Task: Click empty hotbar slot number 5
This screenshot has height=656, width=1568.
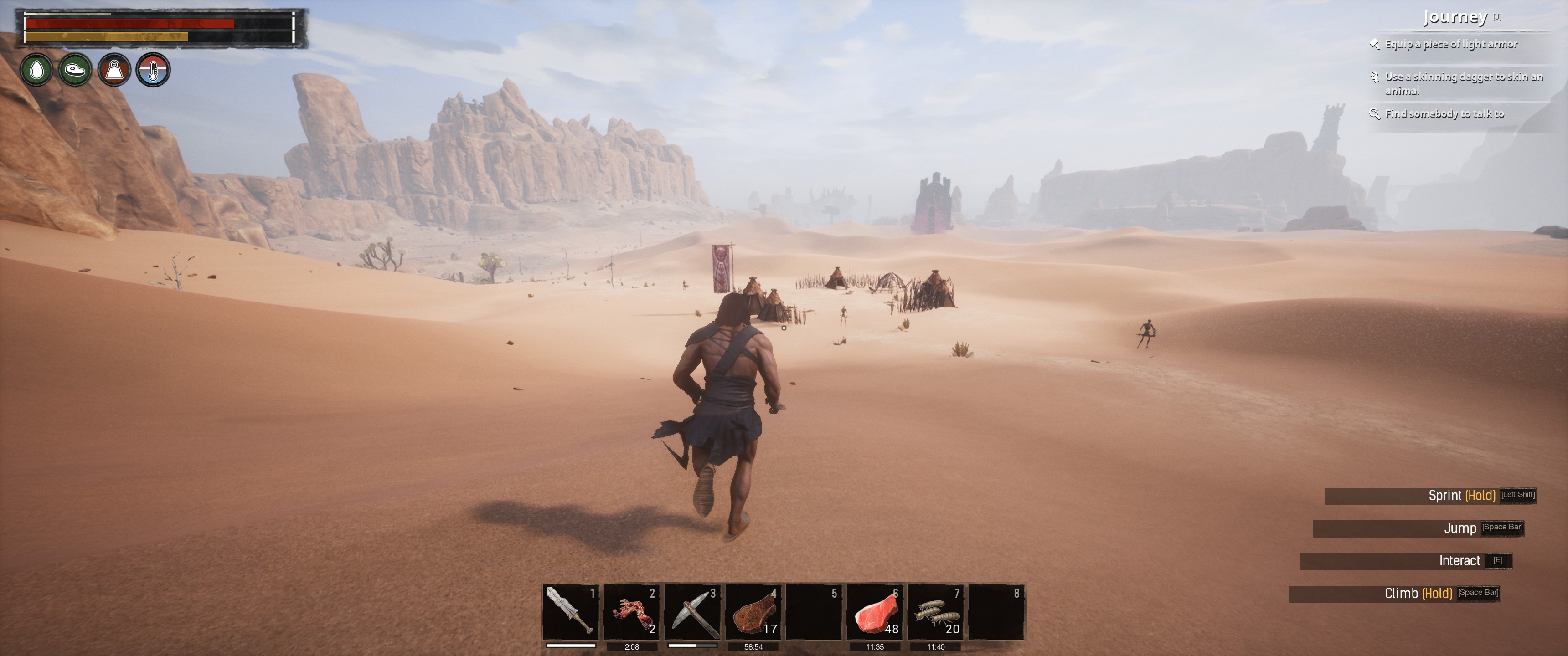Action: tap(814, 611)
